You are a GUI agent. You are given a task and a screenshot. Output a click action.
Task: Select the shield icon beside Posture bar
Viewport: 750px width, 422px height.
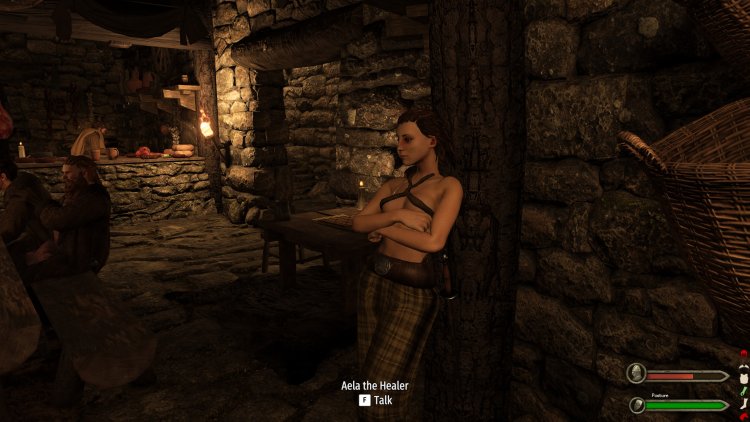pyautogui.click(x=636, y=404)
